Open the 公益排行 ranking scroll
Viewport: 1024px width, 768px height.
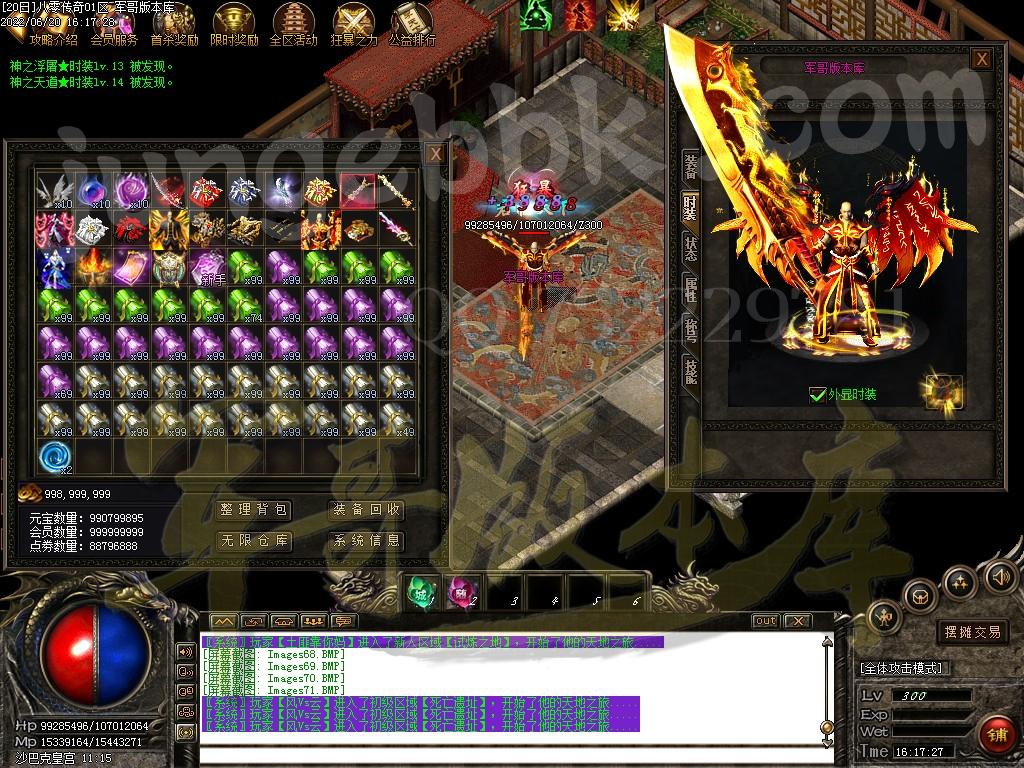click(412, 25)
